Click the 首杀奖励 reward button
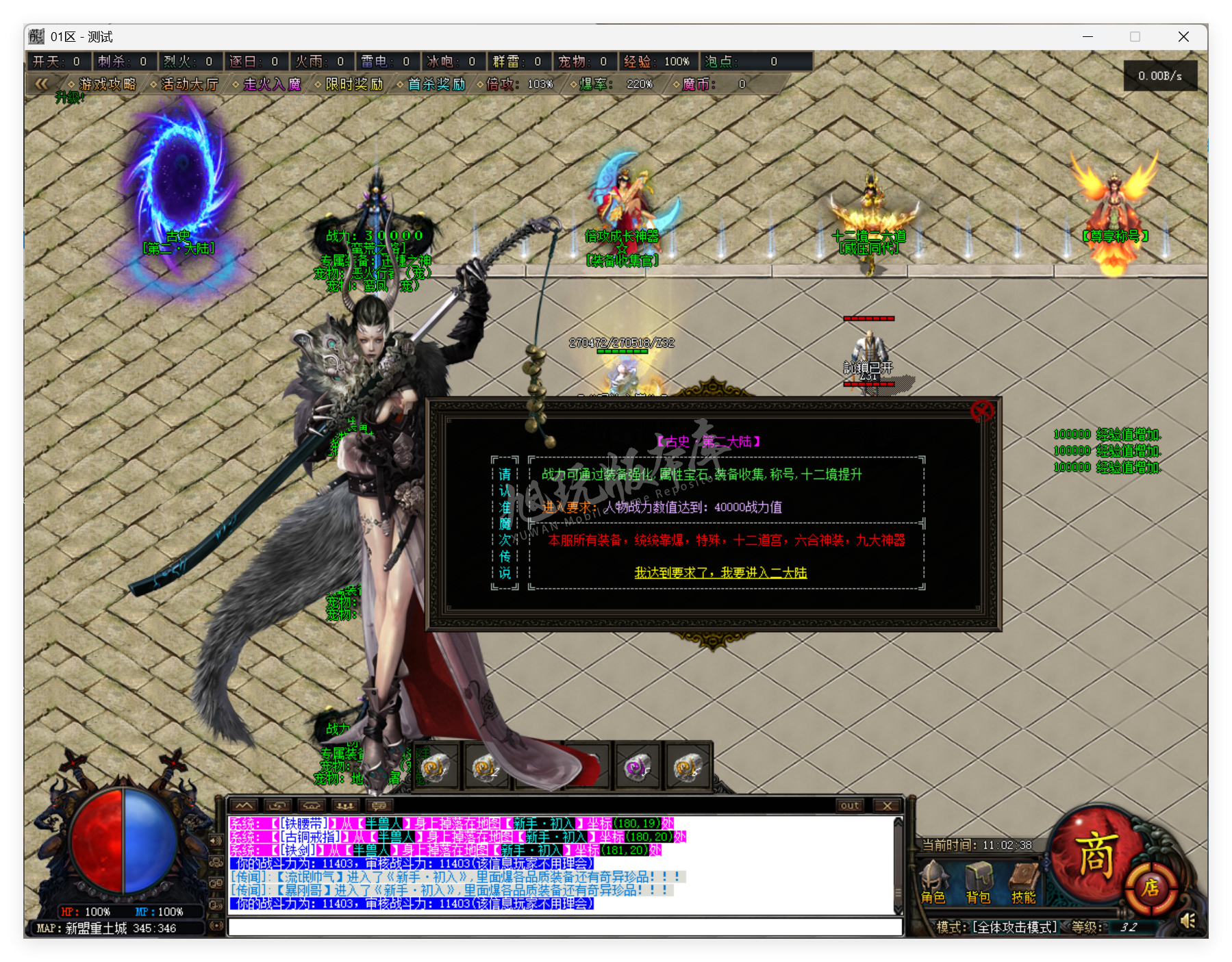This screenshot has width=1232, height=962. click(436, 85)
